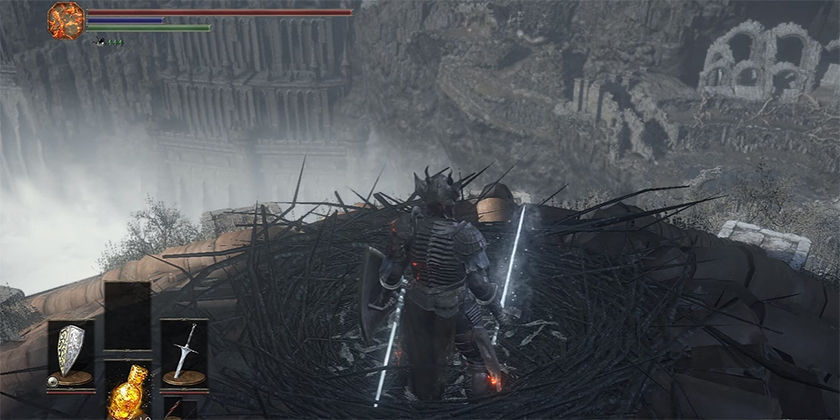Click the fiery ember emblem beside the bars
This screenshot has width=840, height=420.
click(x=66, y=21)
